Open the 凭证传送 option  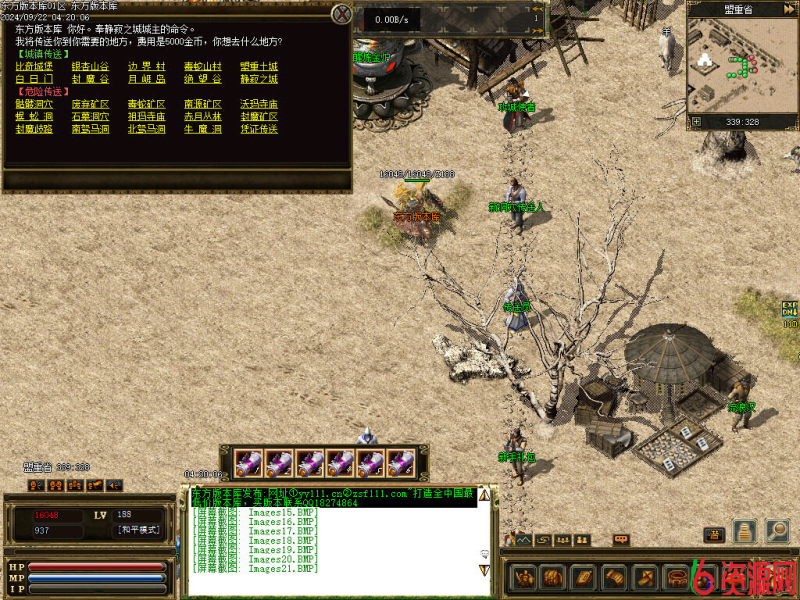click(259, 129)
